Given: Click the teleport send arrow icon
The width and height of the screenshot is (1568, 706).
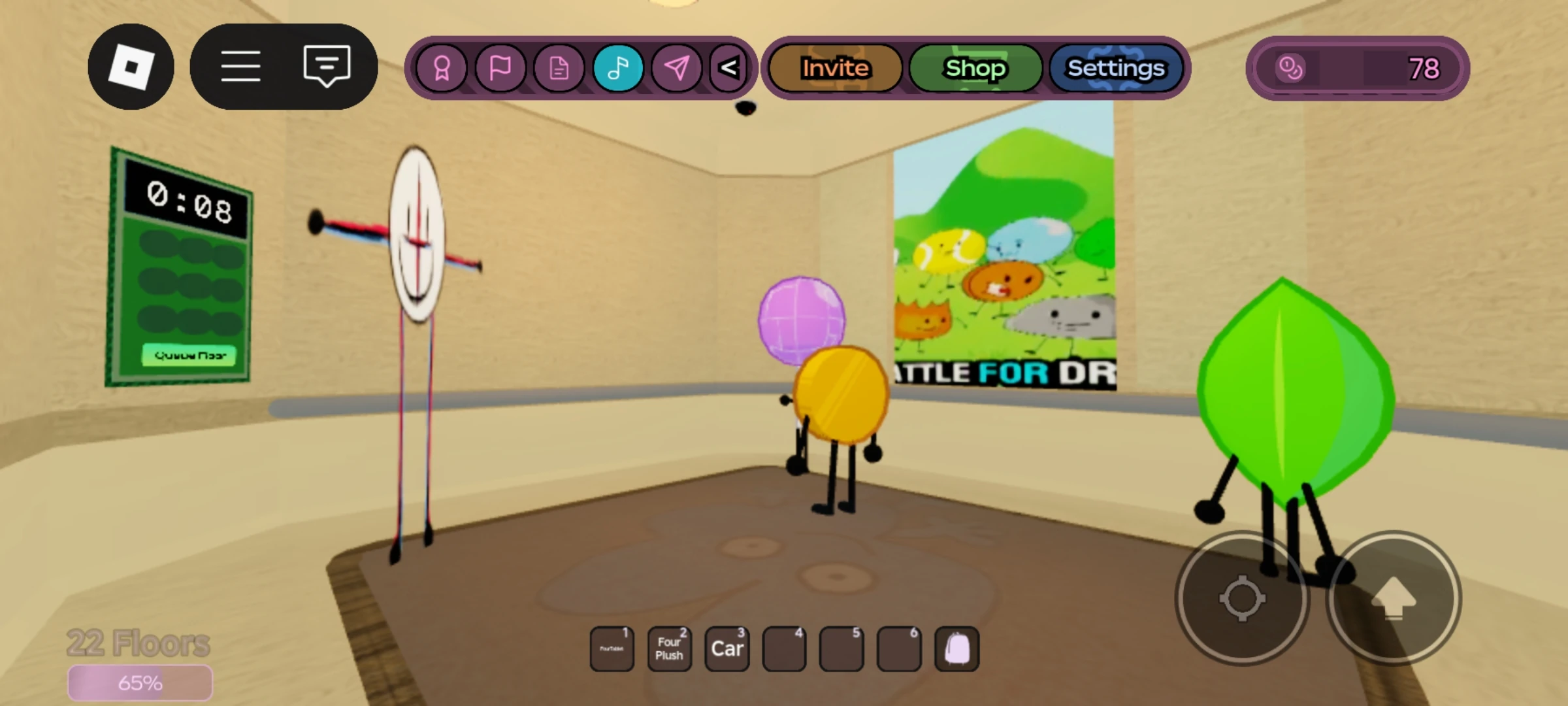Looking at the screenshot, I should point(677,68).
